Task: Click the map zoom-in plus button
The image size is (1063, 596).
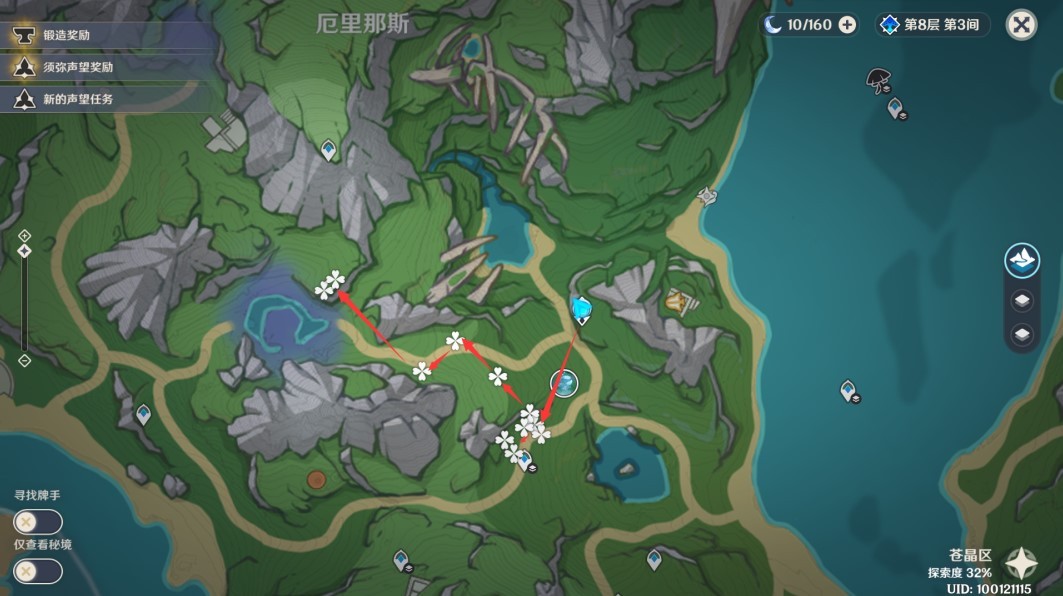Action: coord(25,236)
